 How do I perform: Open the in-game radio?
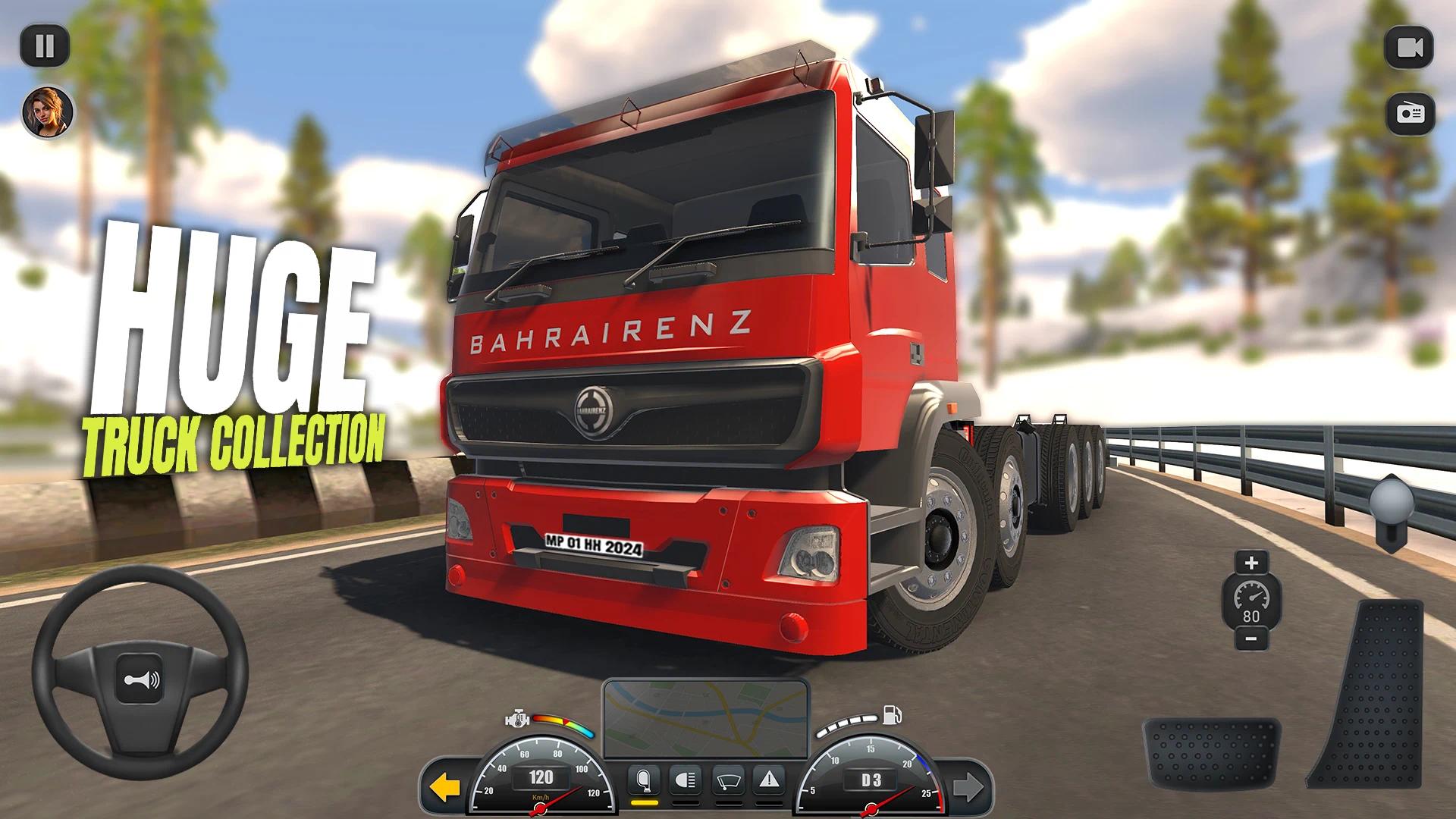1408,114
